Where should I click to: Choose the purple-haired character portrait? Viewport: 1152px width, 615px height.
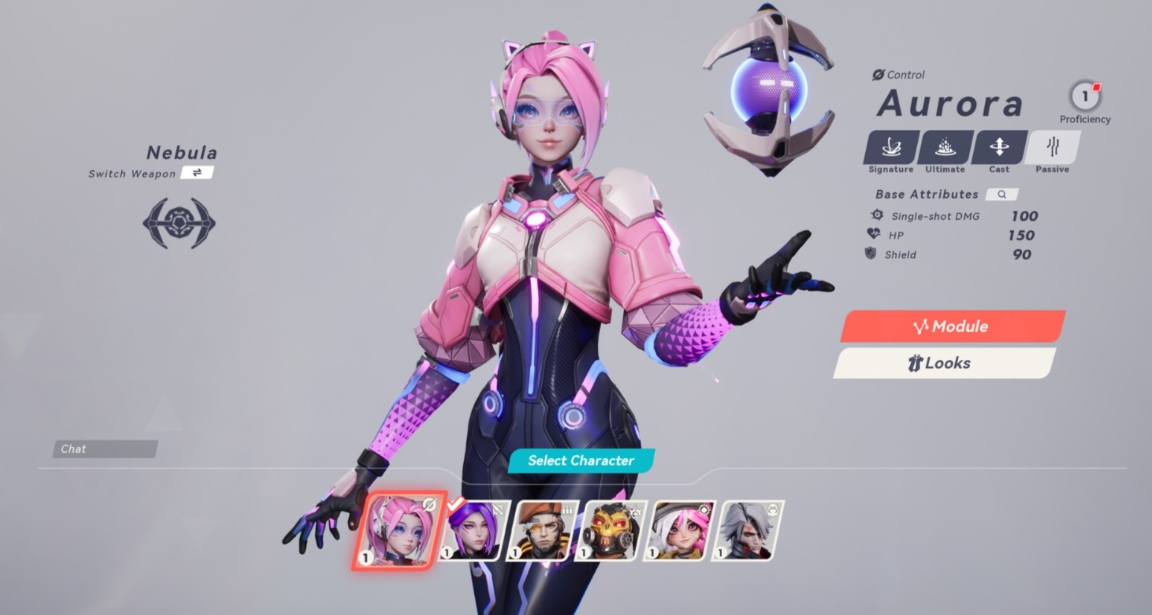(473, 530)
